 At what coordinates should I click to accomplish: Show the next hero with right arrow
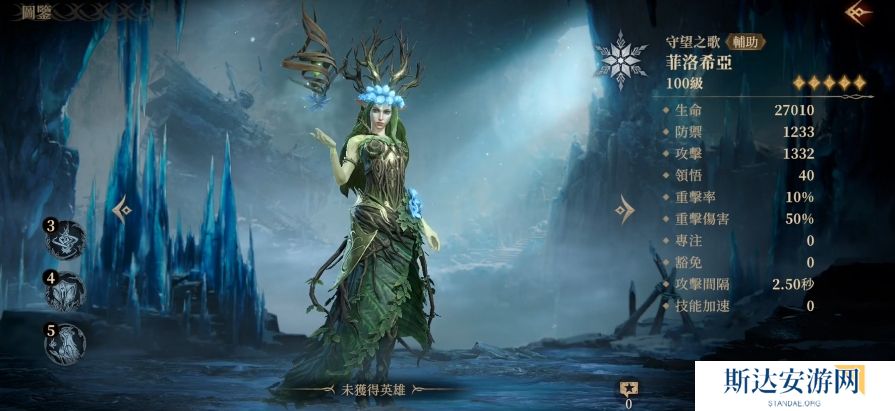[624, 209]
